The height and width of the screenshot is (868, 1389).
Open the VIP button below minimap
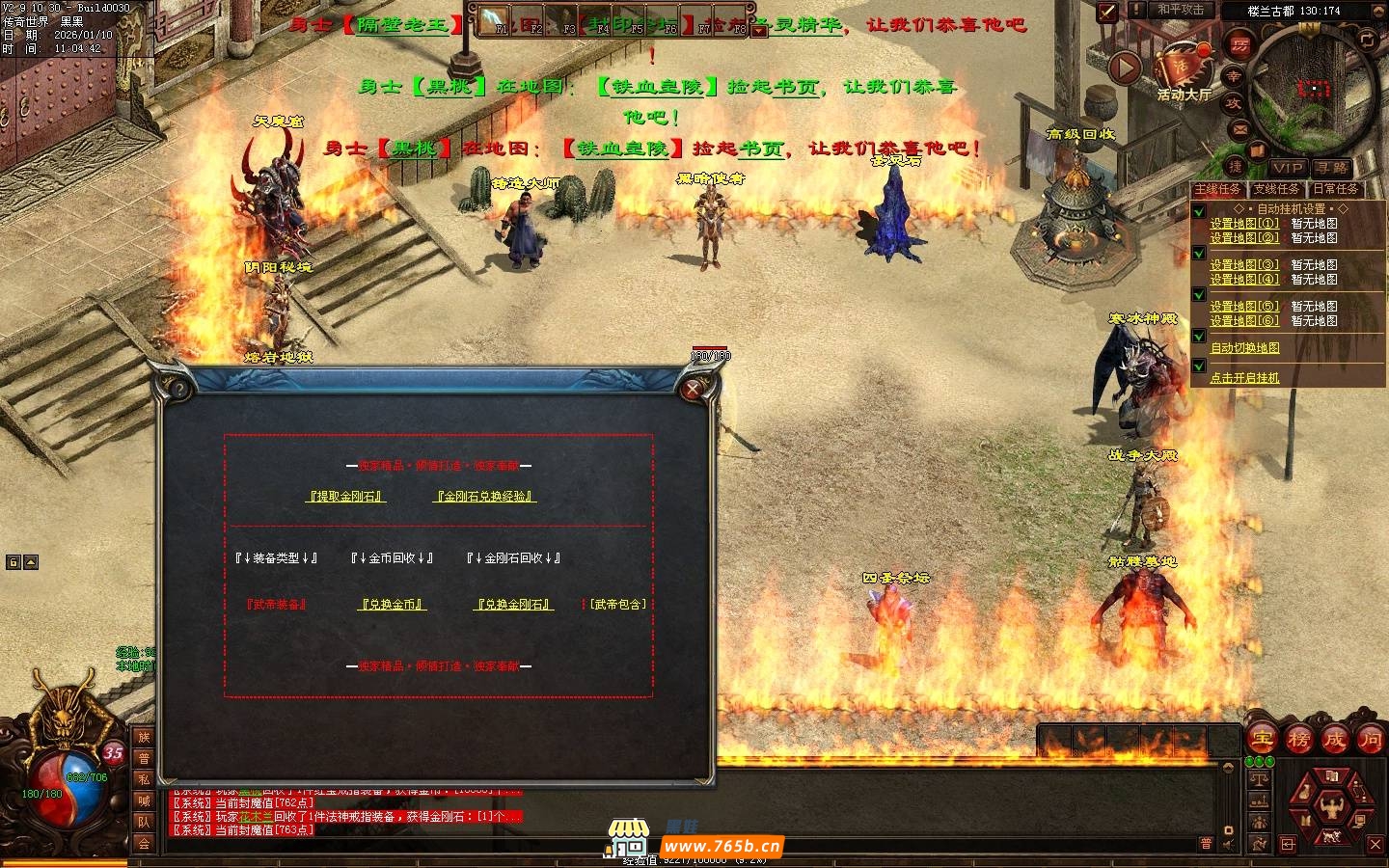[1287, 168]
